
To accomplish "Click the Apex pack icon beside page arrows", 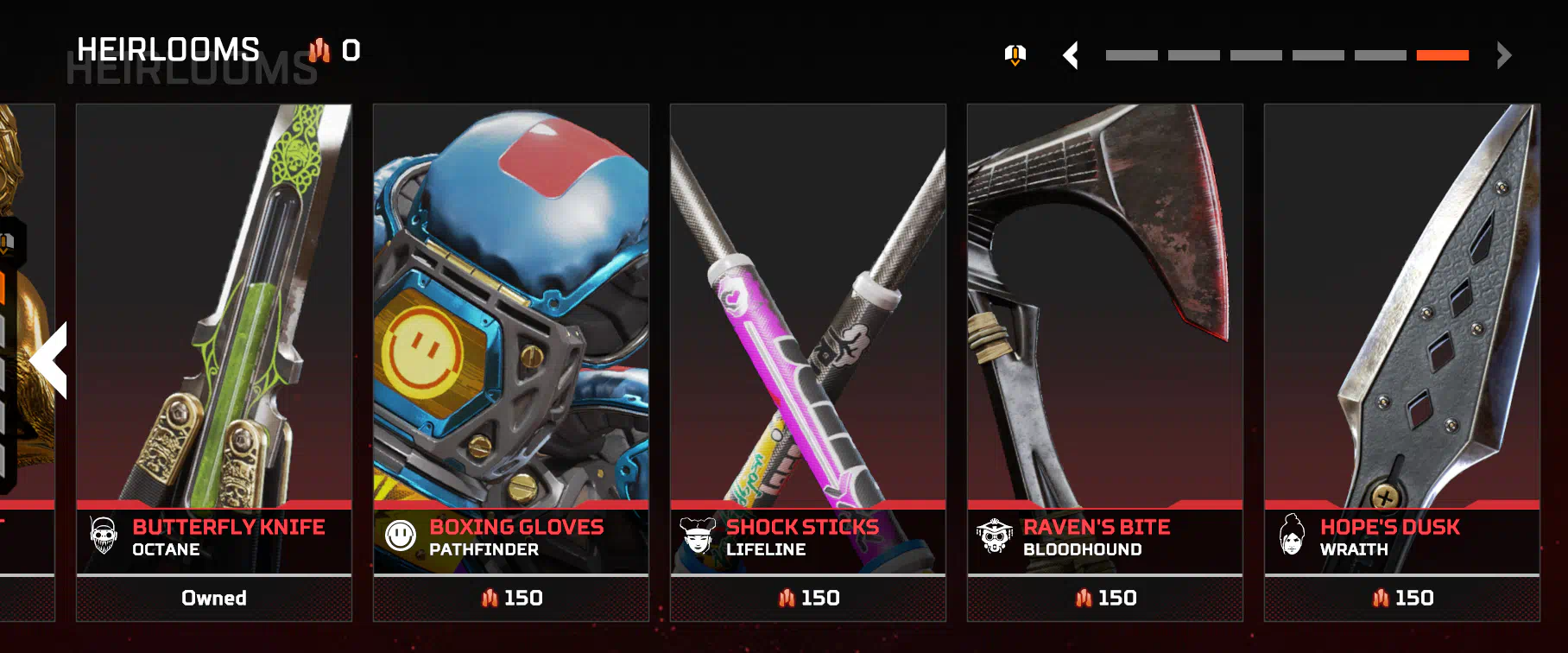I will point(1015,55).
